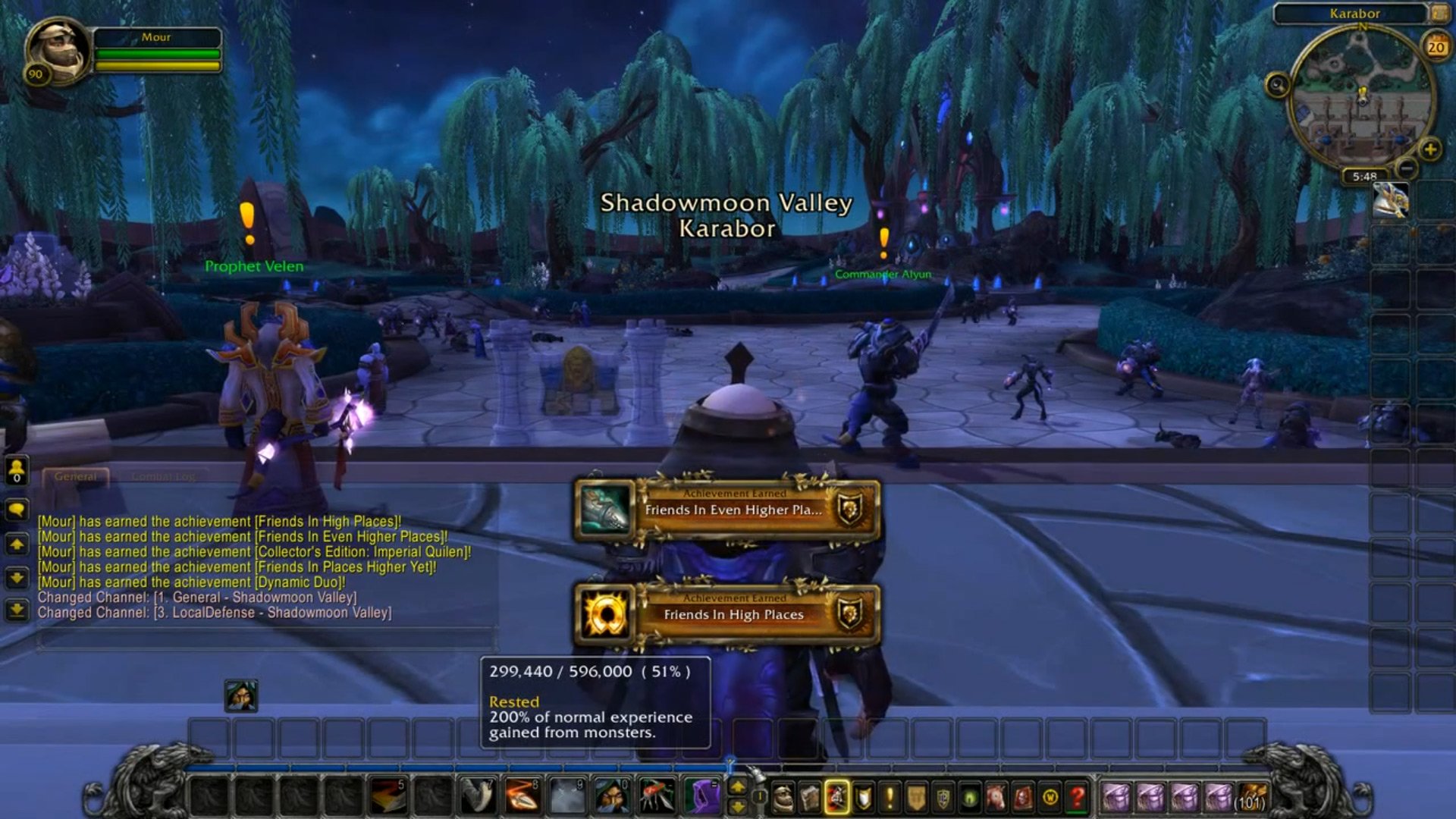Click Mour's player portrait

pyautogui.click(x=57, y=51)
